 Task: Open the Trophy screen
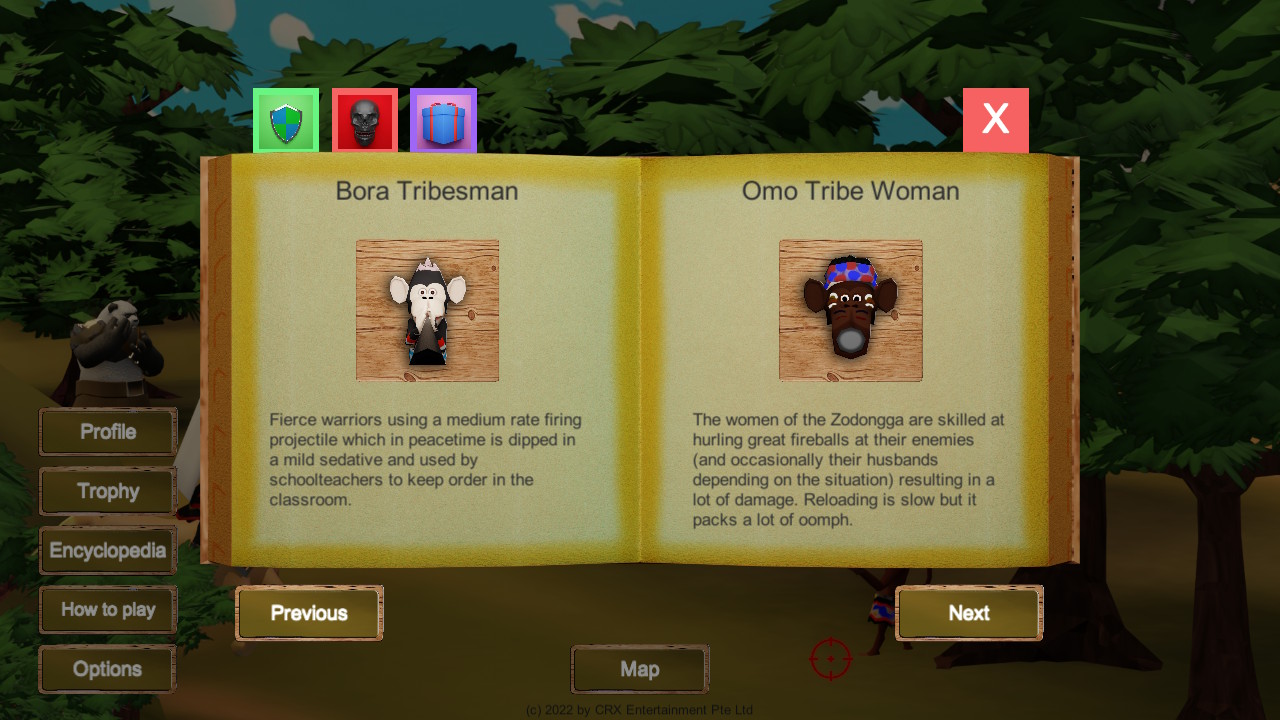click(108, 491)
